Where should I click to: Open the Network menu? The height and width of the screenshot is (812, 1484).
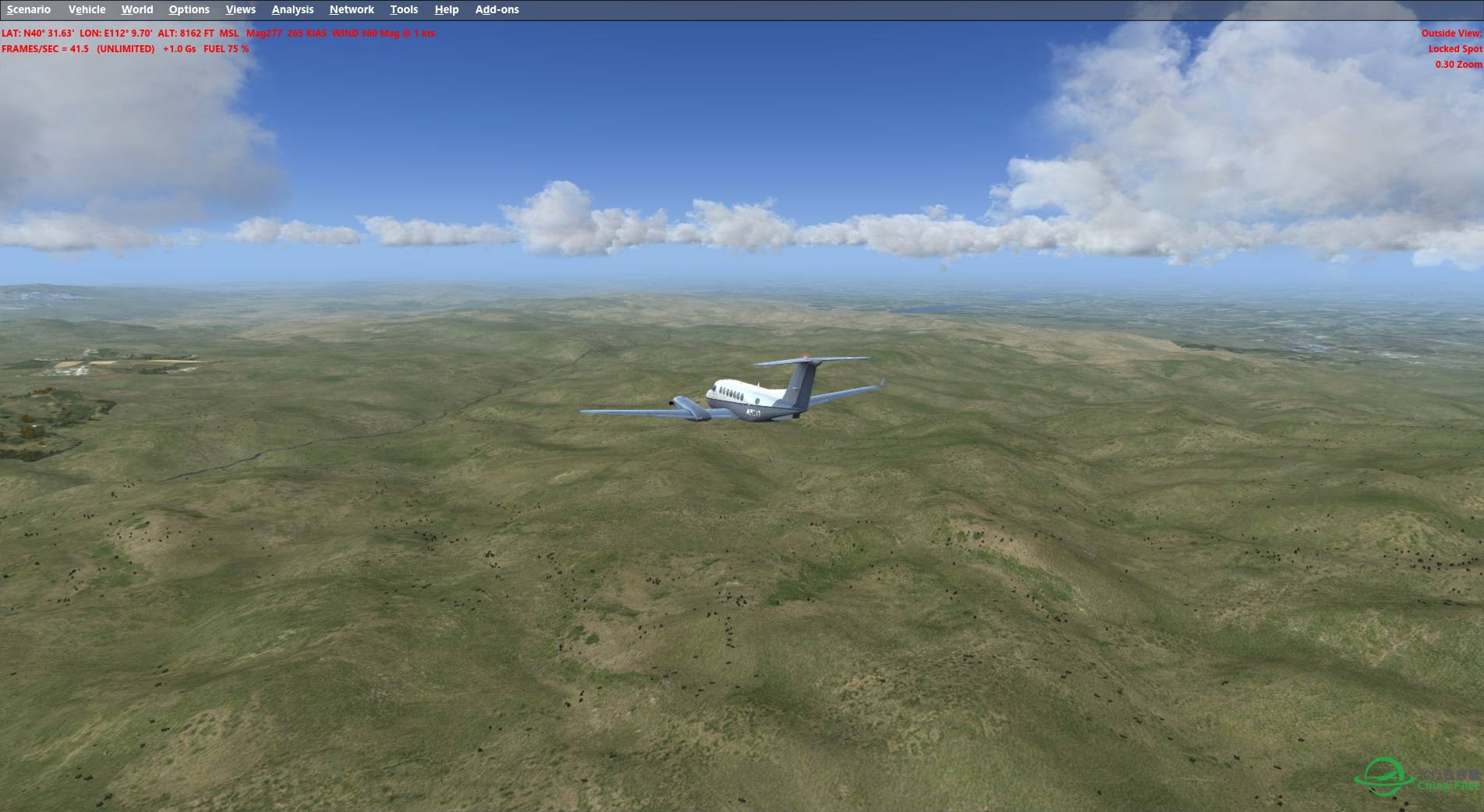352,9
